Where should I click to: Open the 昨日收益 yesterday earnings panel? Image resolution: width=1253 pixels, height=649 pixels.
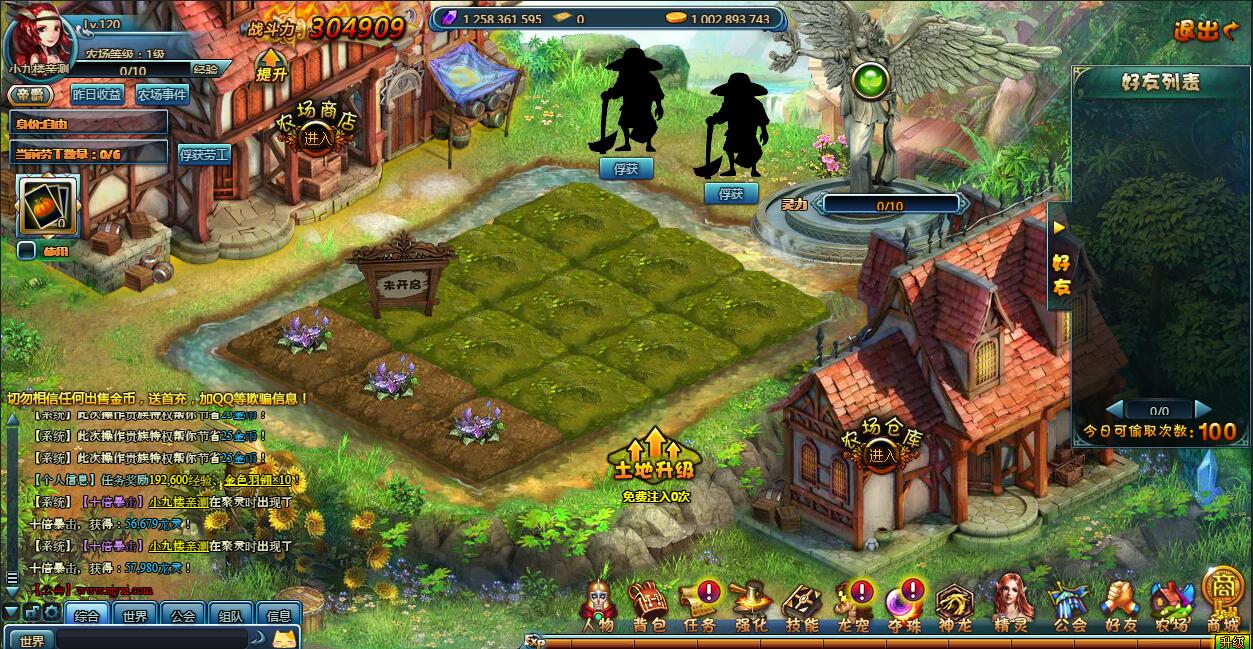[97, 94]
